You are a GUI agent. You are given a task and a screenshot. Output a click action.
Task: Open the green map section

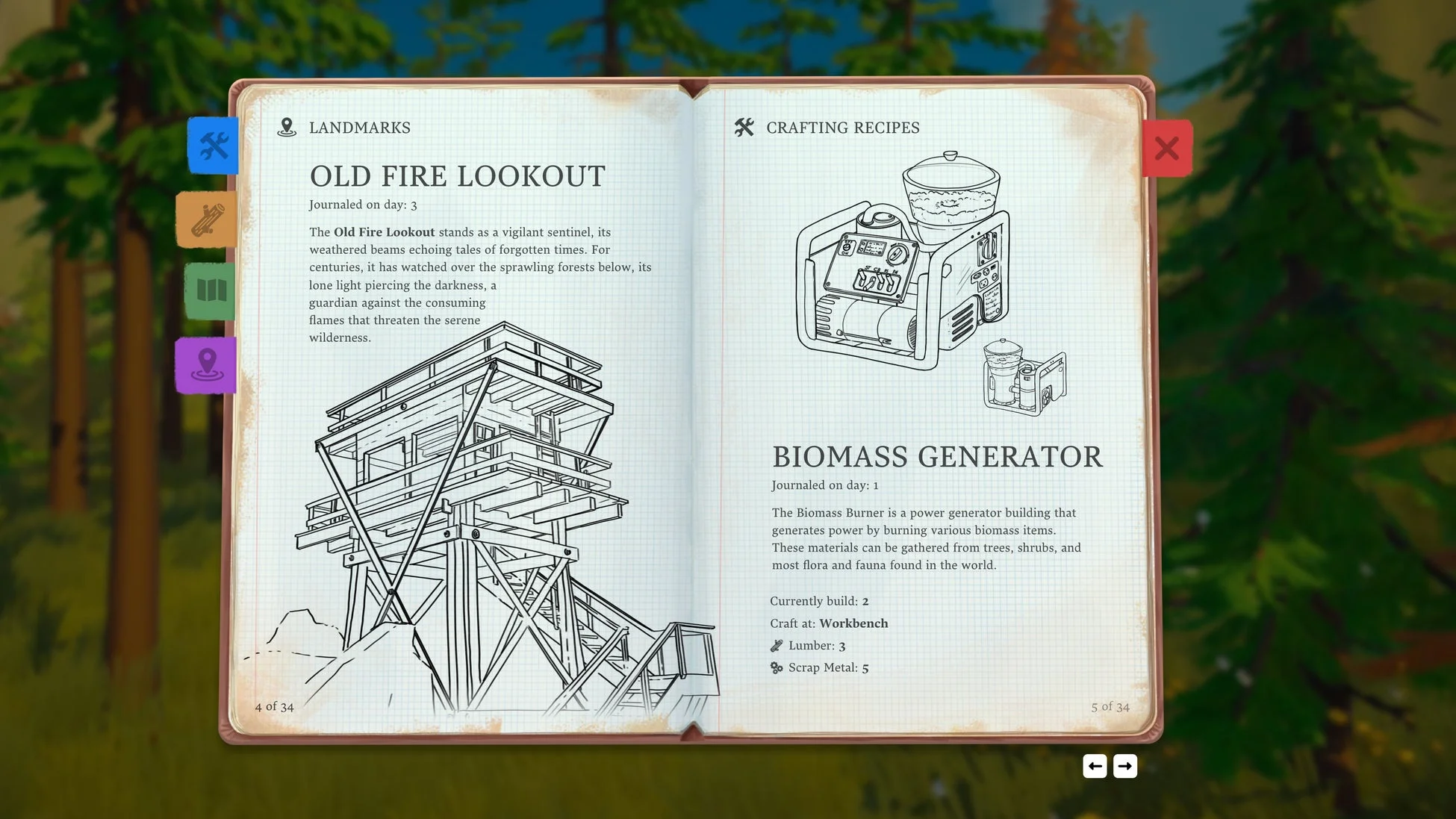click(211, 290)
